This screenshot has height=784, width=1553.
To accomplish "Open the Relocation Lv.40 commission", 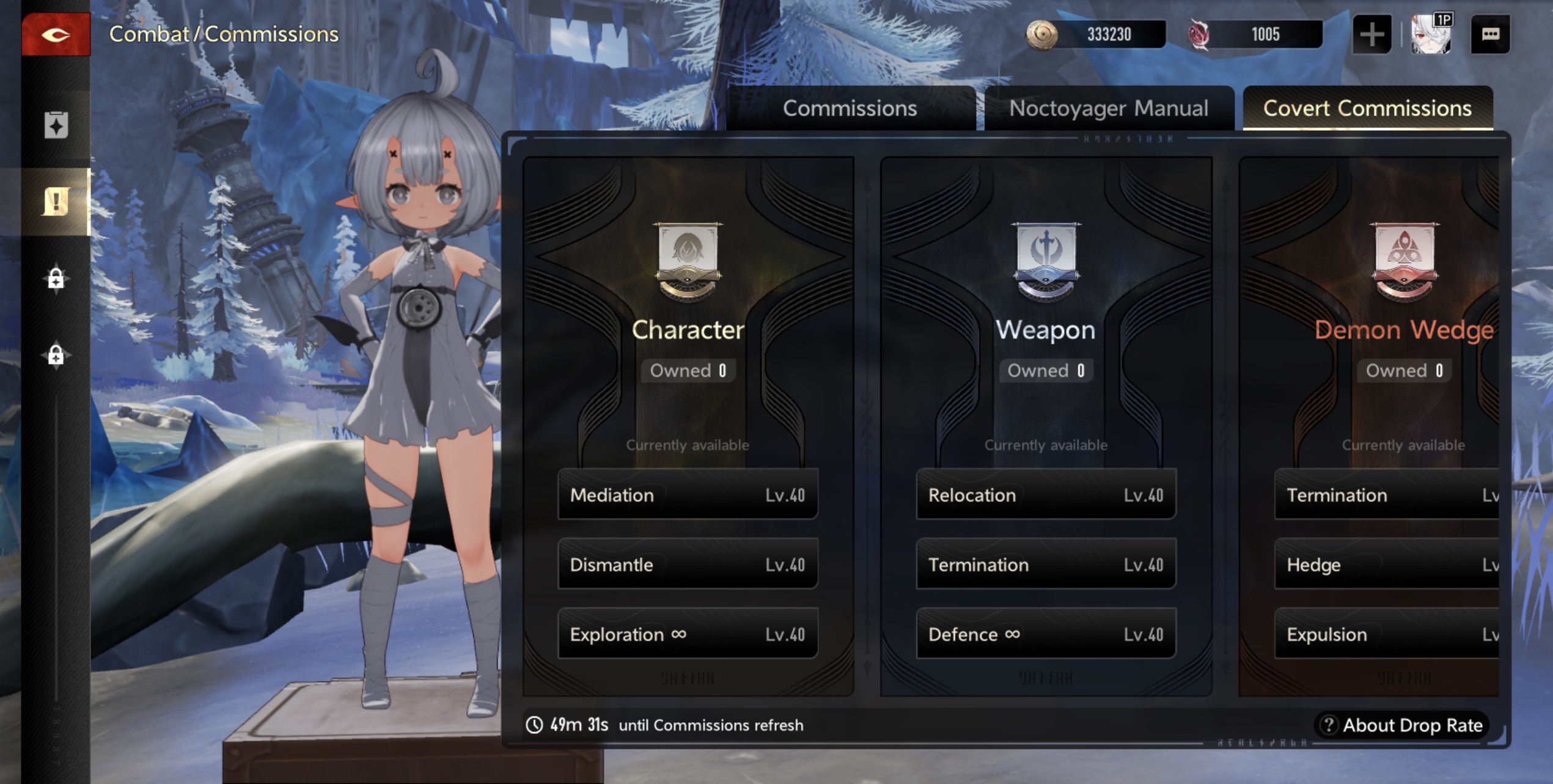I will [x=1046, y=494].
